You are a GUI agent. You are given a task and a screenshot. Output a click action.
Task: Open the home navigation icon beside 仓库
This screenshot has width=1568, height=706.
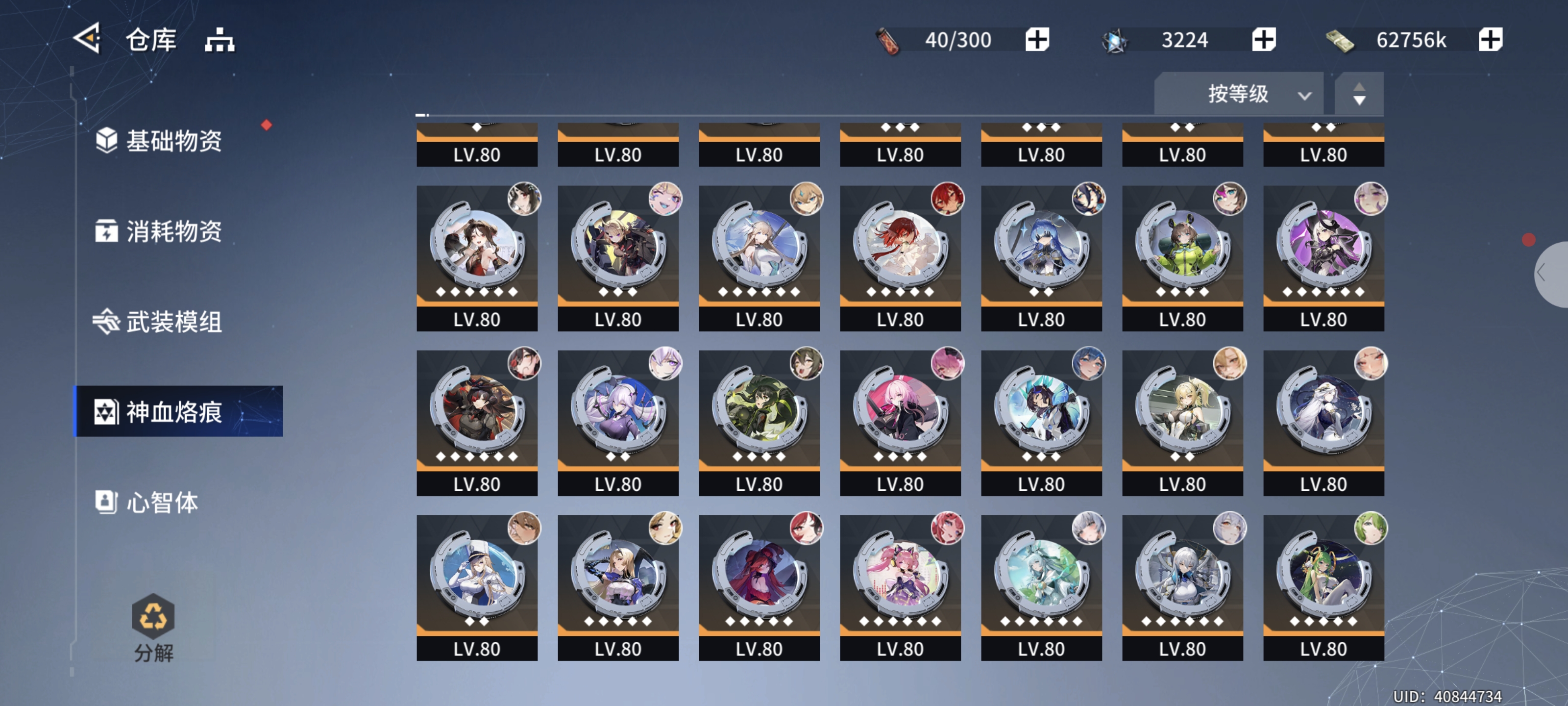(x=219, y=40)
